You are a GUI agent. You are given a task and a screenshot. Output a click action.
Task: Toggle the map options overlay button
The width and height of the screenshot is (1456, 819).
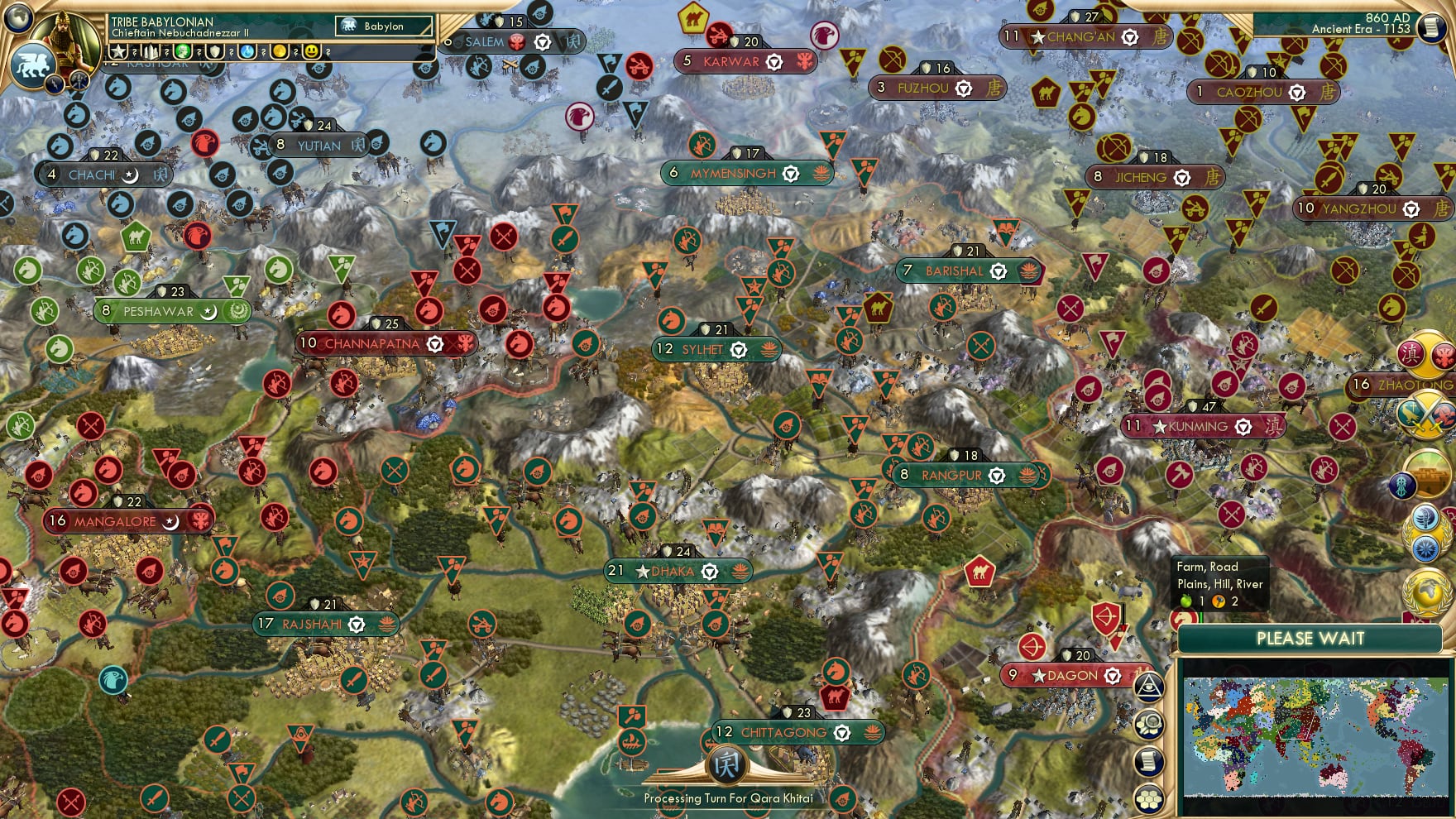click(x=1149, y=724)
